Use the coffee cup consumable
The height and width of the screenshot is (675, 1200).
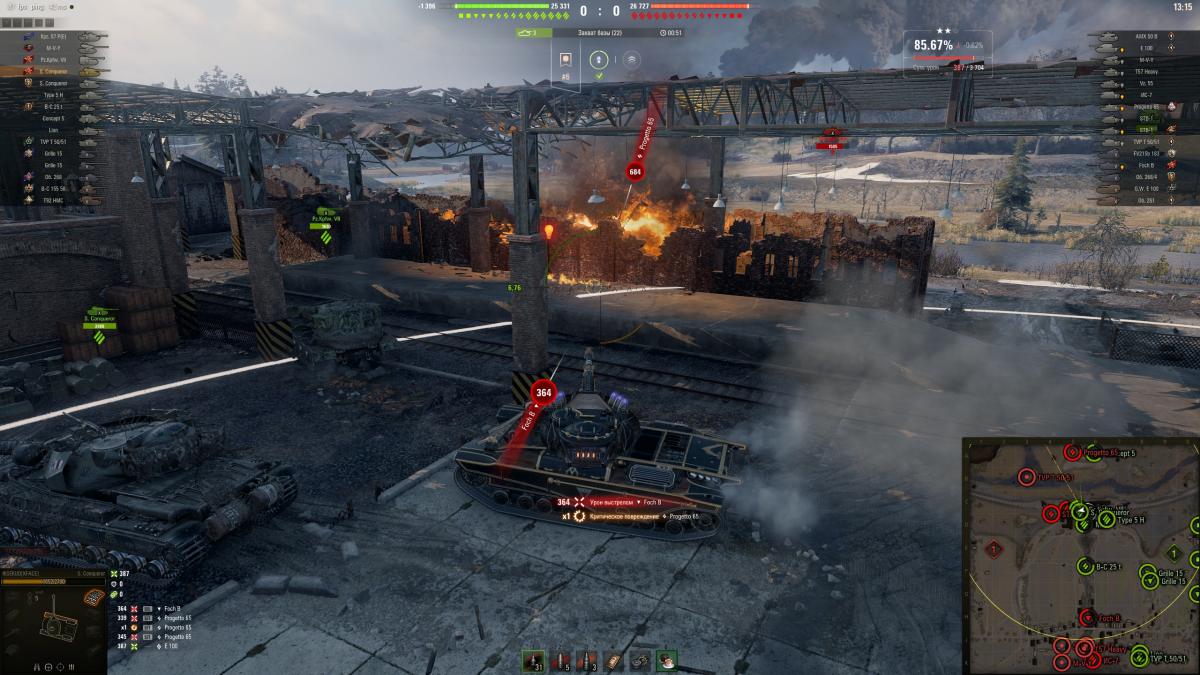point(667,661)
